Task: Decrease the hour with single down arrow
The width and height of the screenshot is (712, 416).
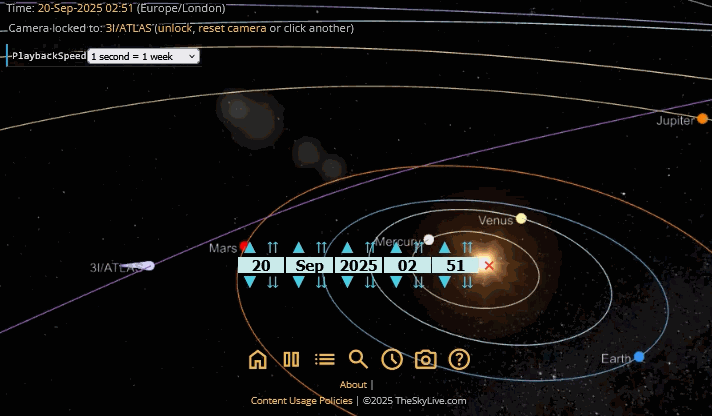Action: coord(396,283)
